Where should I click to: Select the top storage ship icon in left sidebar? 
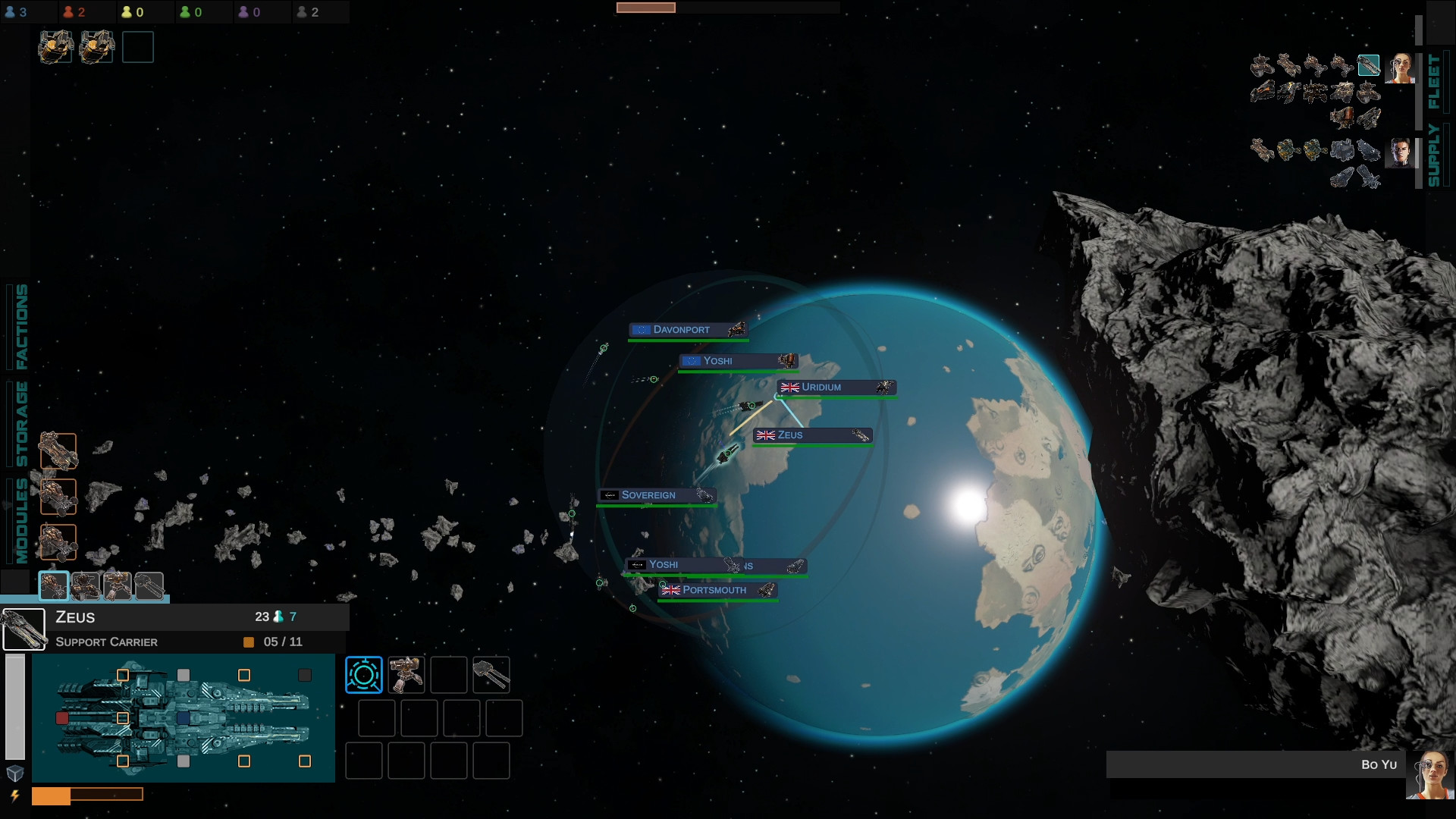(58, 450)
